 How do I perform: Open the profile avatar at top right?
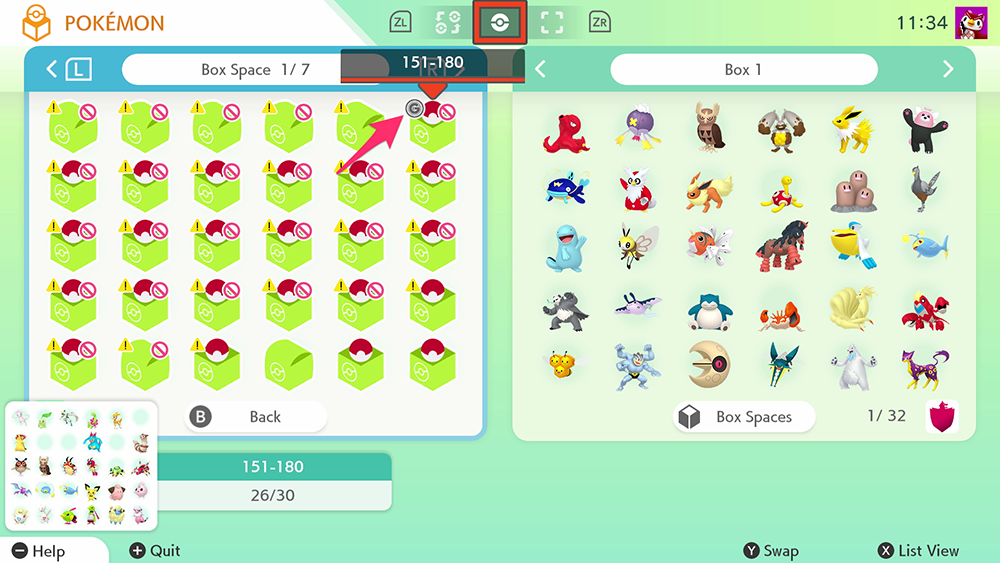pos(971,23)
